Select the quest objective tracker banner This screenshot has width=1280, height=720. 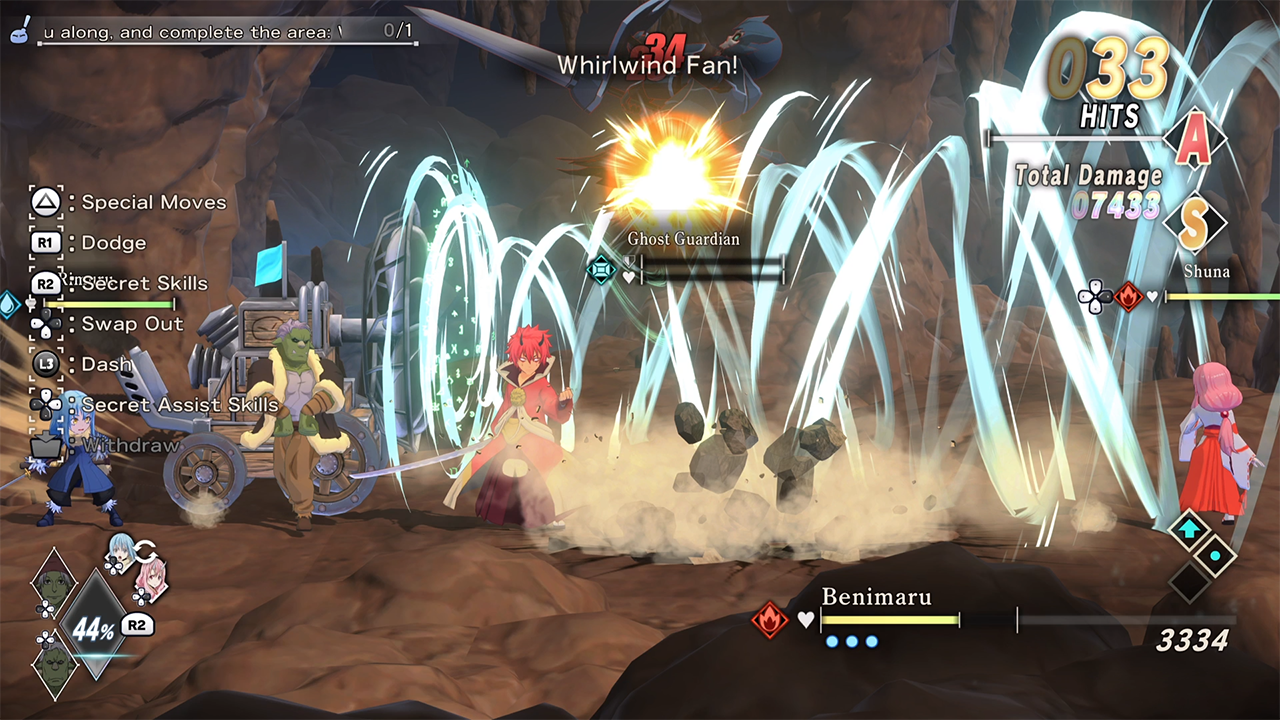(x=225, y=32)
